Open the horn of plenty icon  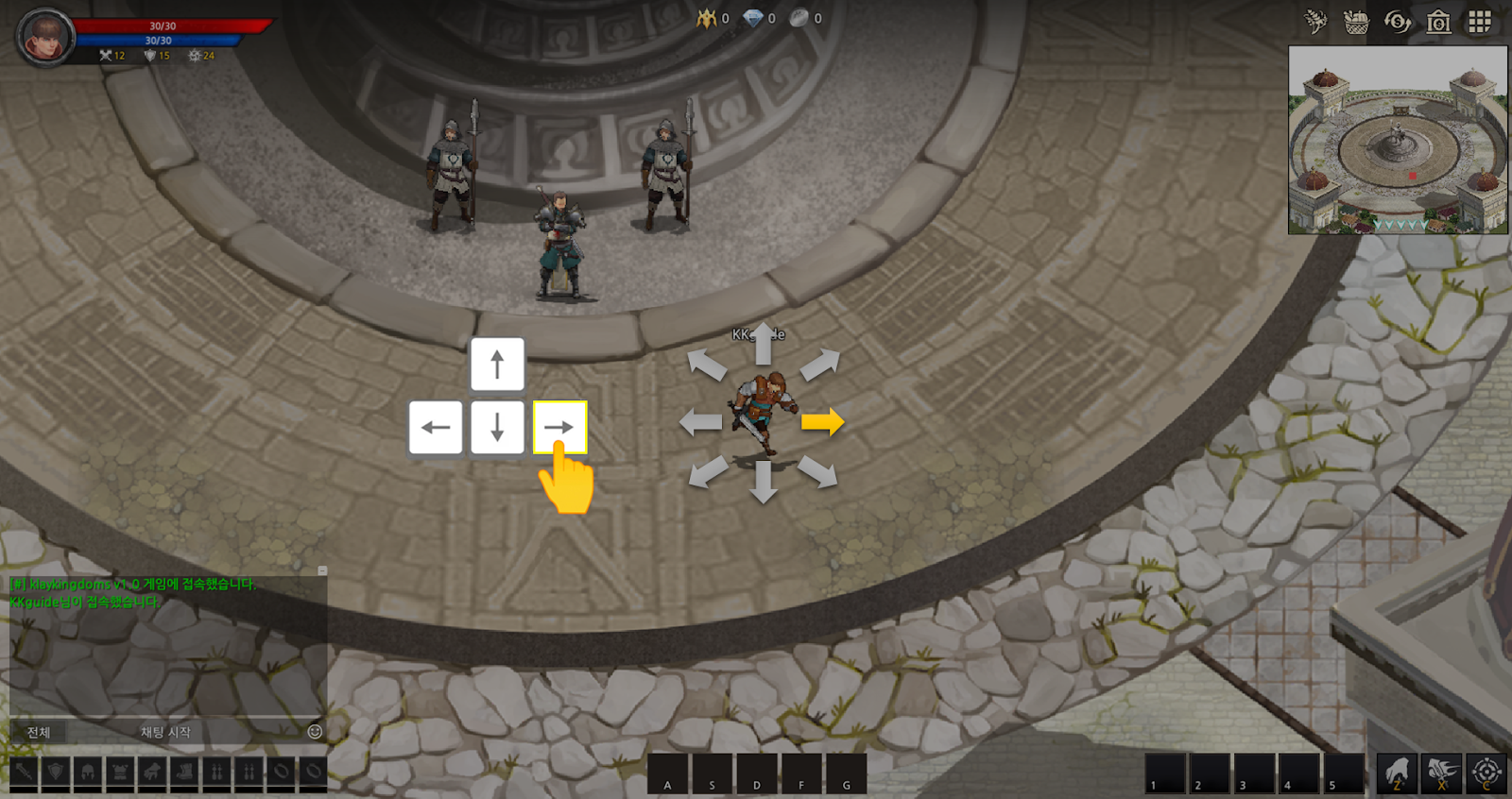1315,22
